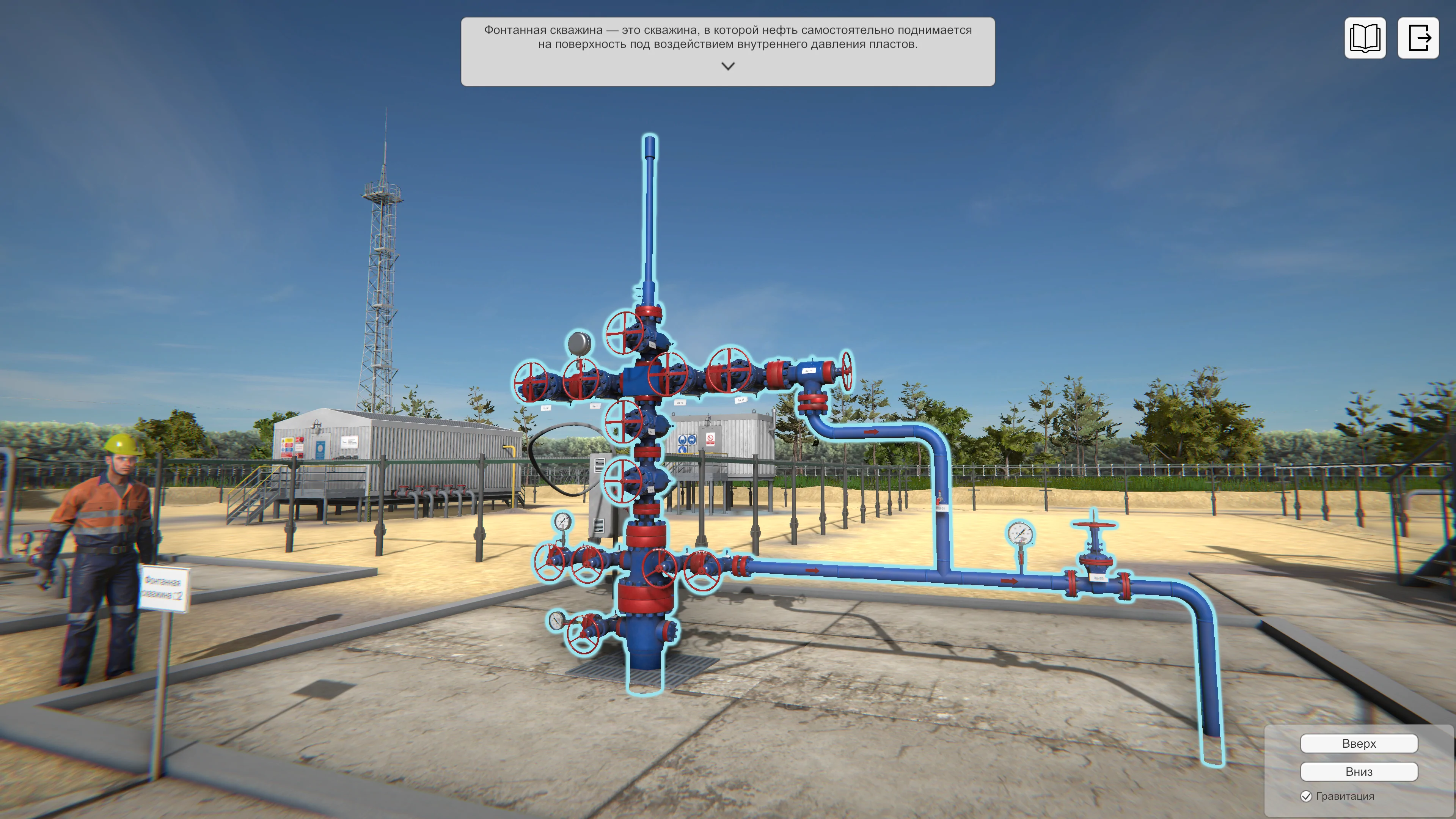This screenshot has height=819, width=1456.
Task: Open the book reference icon
Action: pyautogui.click(x=1365, y=38)
